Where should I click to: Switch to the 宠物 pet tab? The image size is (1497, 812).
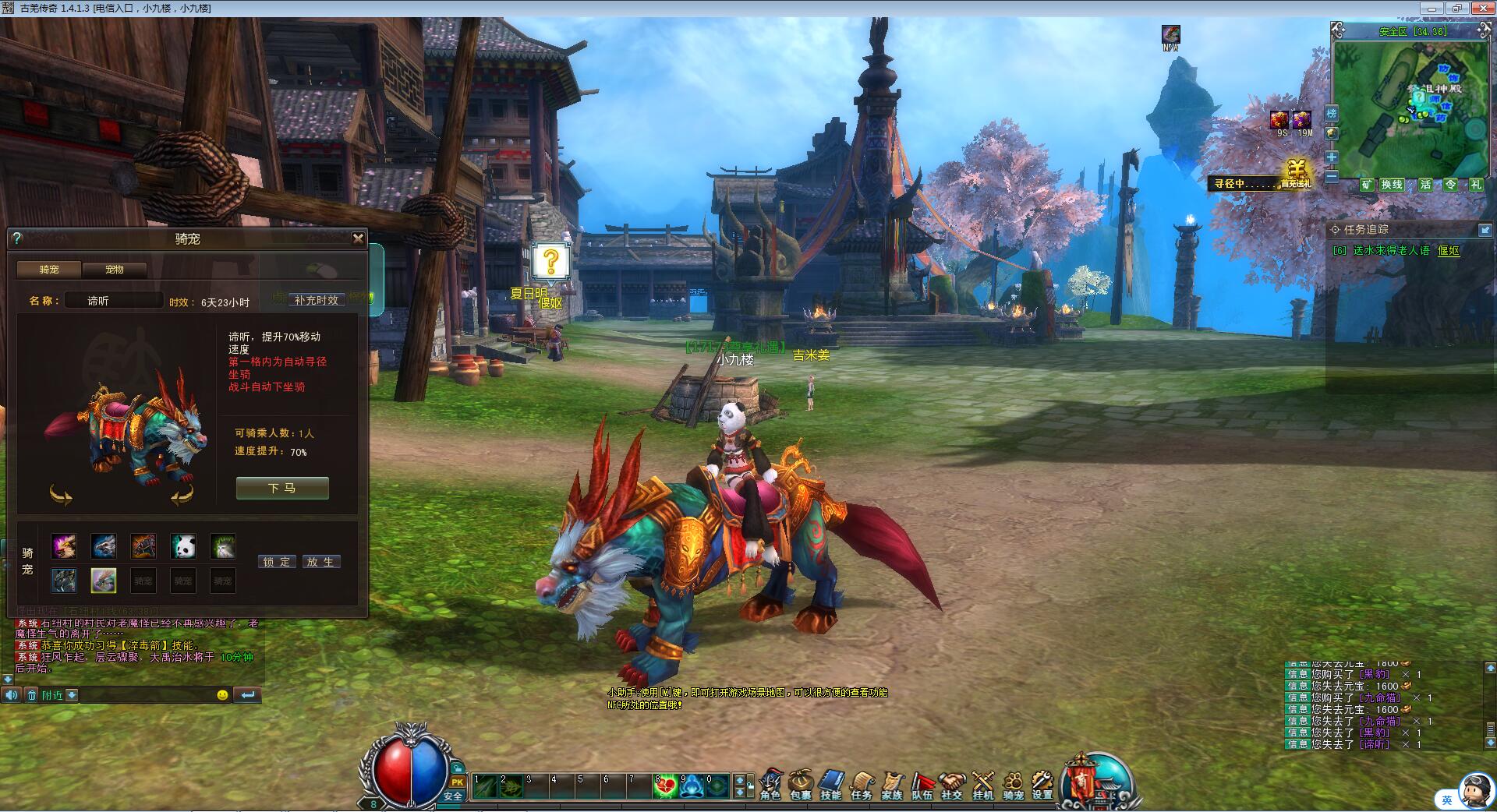pyautogui.click(x=115, y=270)
